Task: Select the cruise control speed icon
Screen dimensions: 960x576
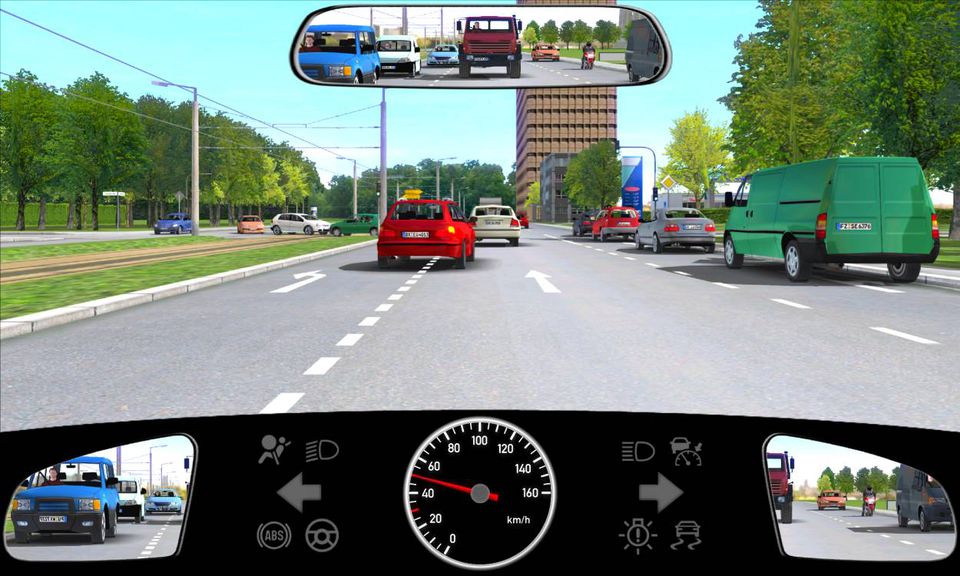Action: 686,451
